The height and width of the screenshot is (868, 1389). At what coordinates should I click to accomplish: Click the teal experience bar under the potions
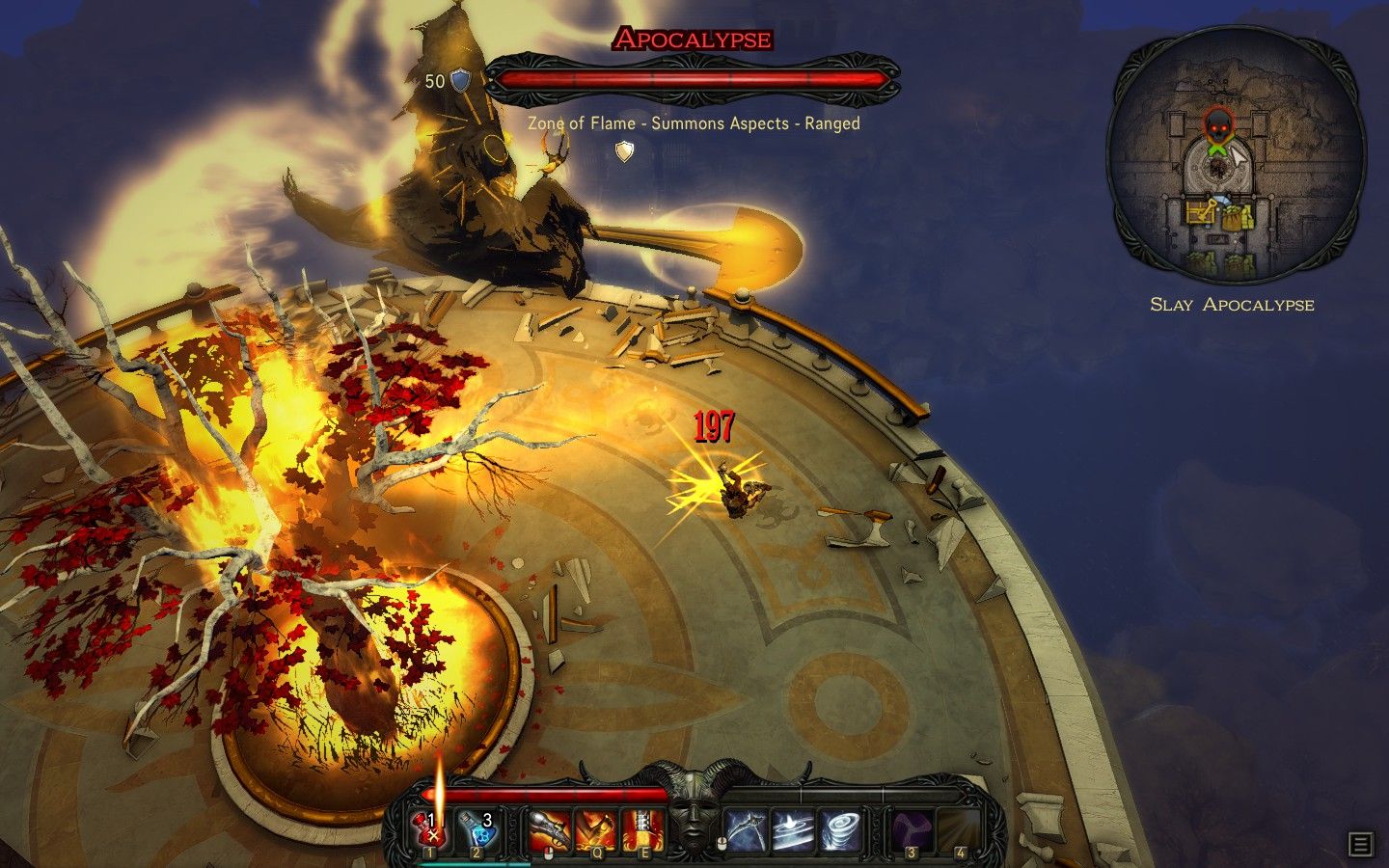coord(473,862)
